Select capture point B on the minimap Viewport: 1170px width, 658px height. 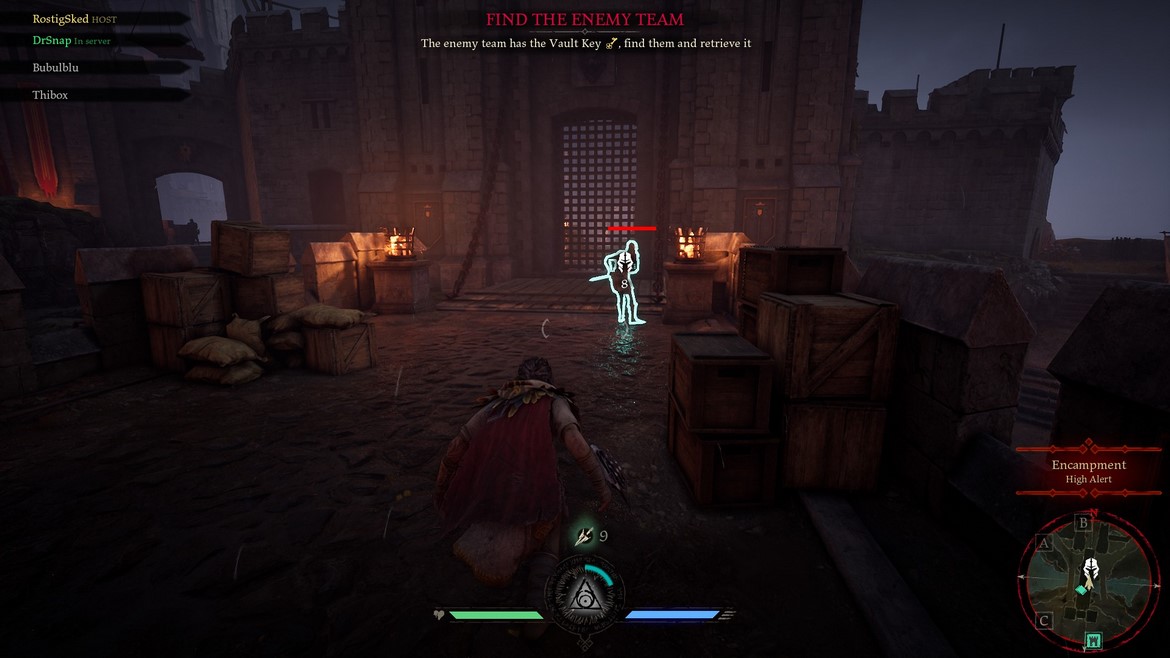click(x=1082, y=522)
